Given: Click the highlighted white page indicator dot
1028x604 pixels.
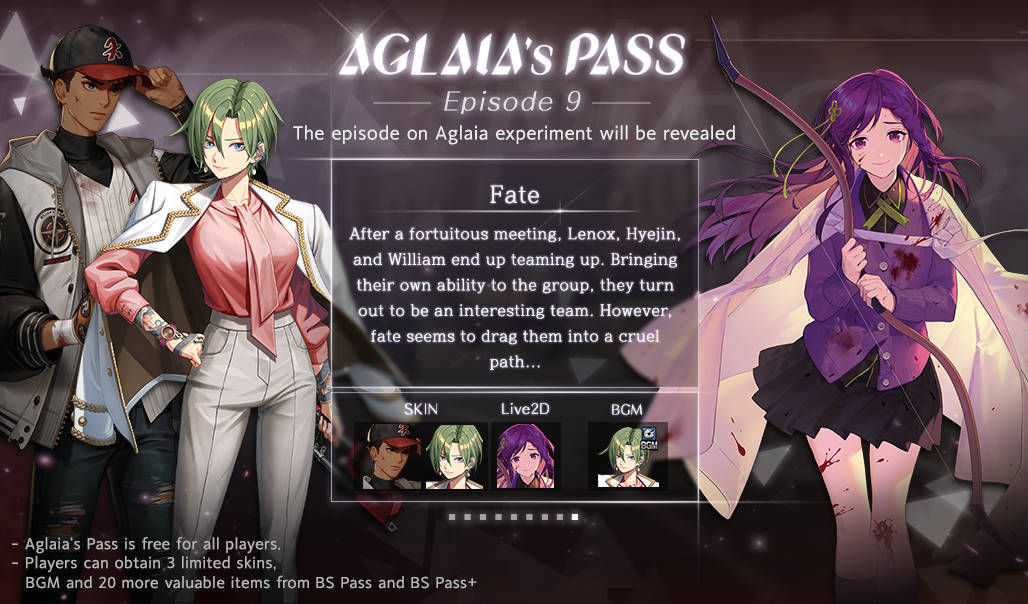Looking at the screenshot, I should pos(575,517).
